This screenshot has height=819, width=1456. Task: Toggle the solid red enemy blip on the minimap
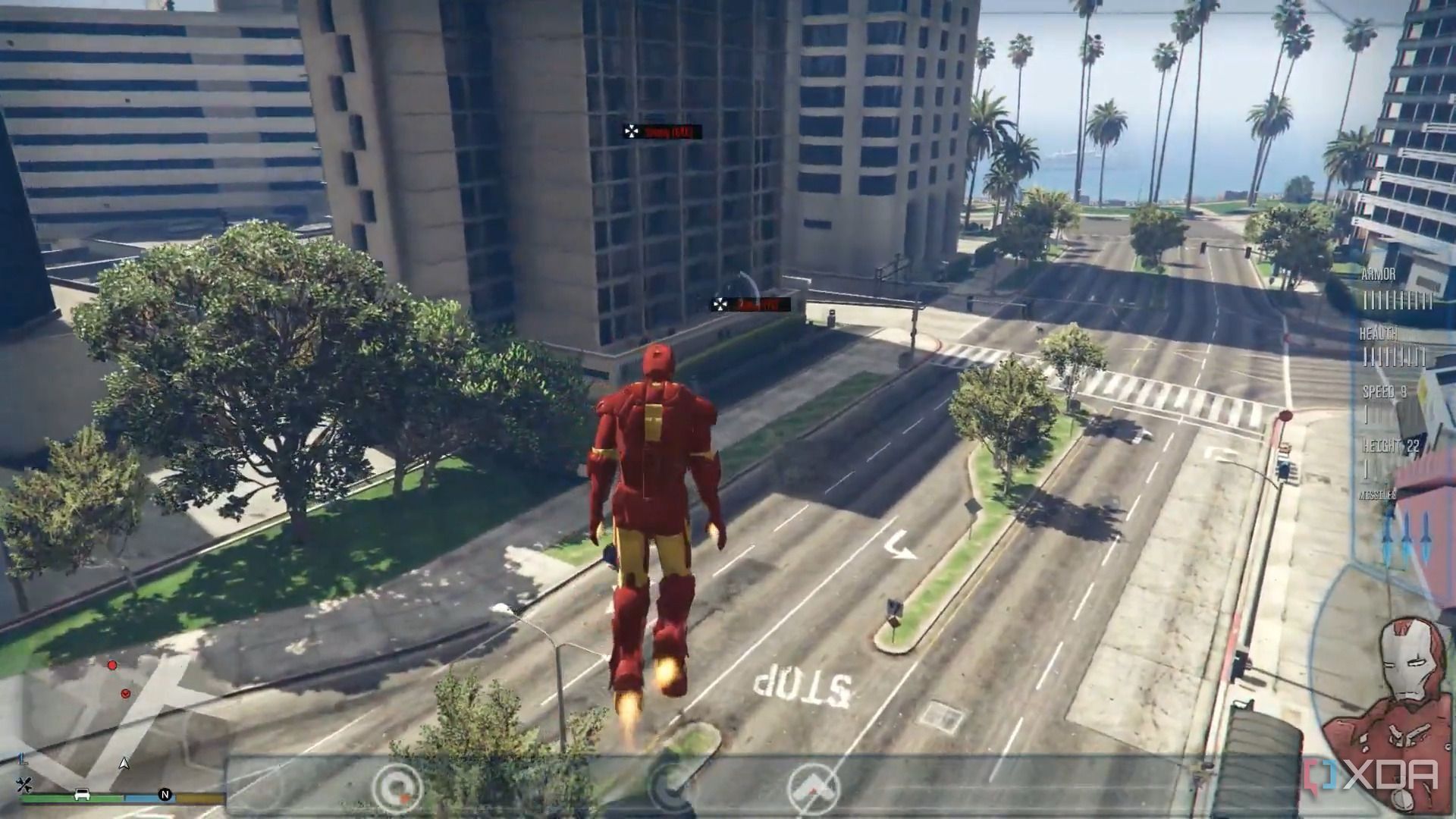(113, 665)
